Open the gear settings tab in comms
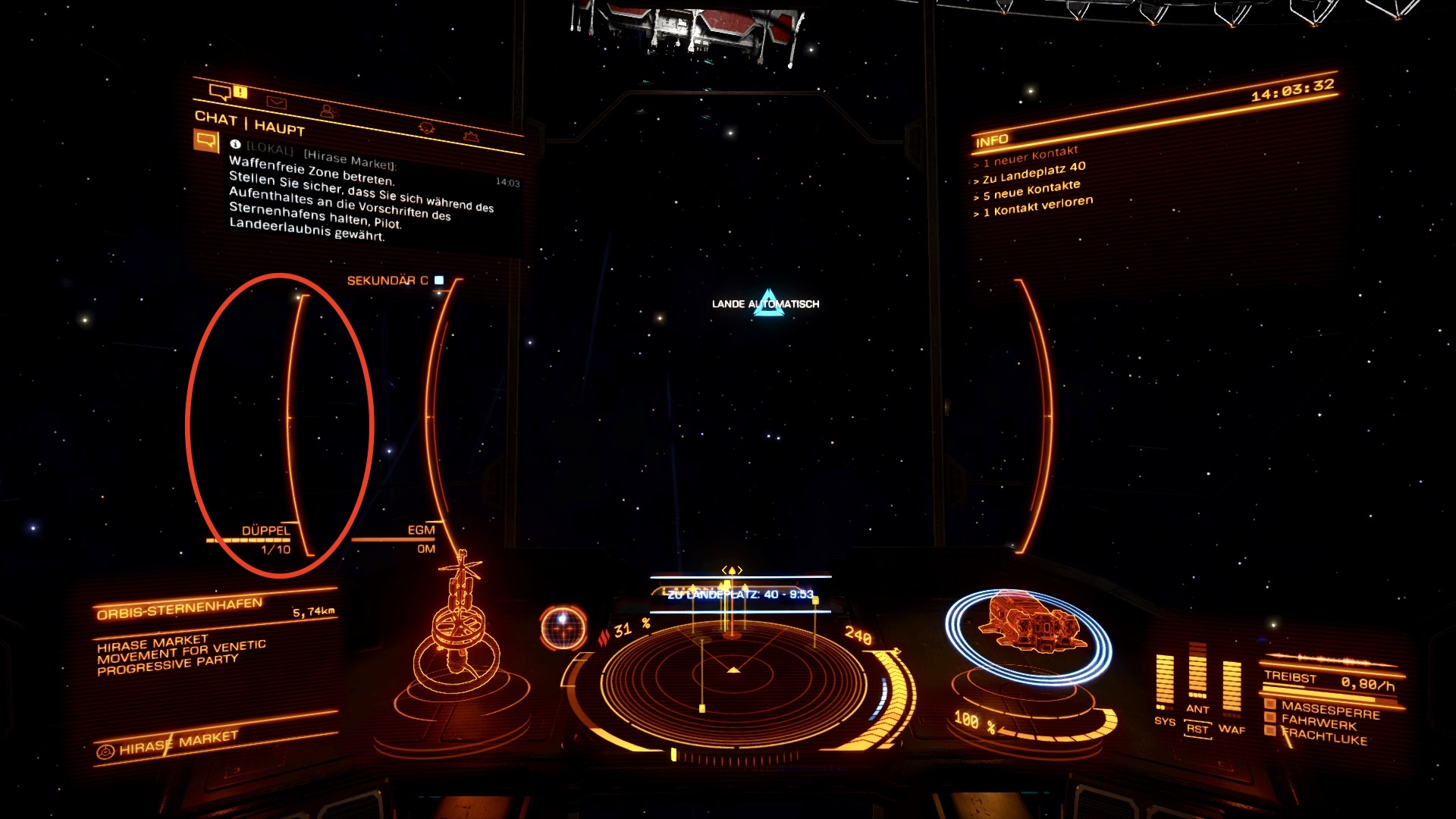This screenshot has height=819, width=1456. pos(471,136)
